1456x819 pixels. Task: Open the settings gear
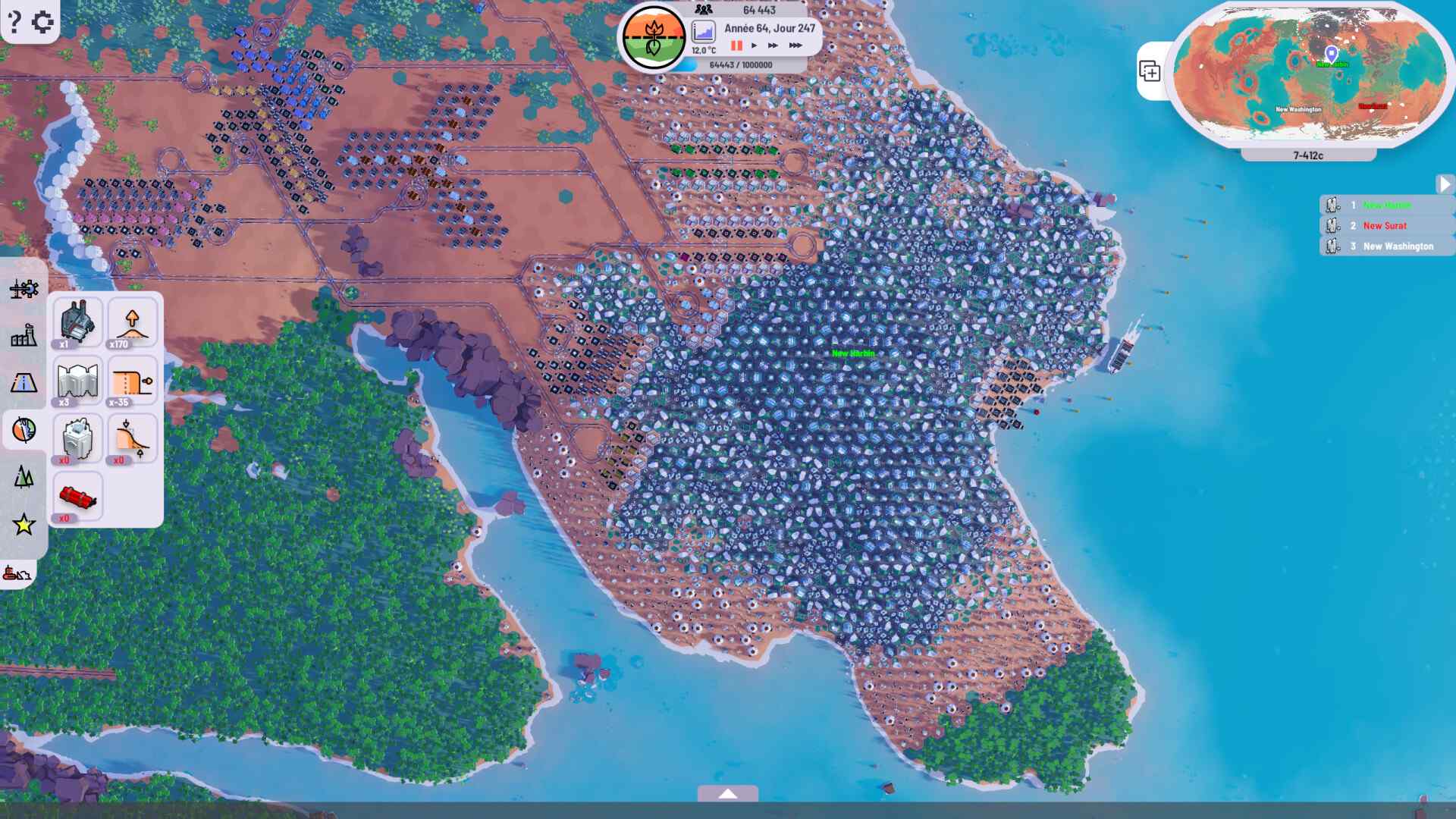click(x=43, y=21)
